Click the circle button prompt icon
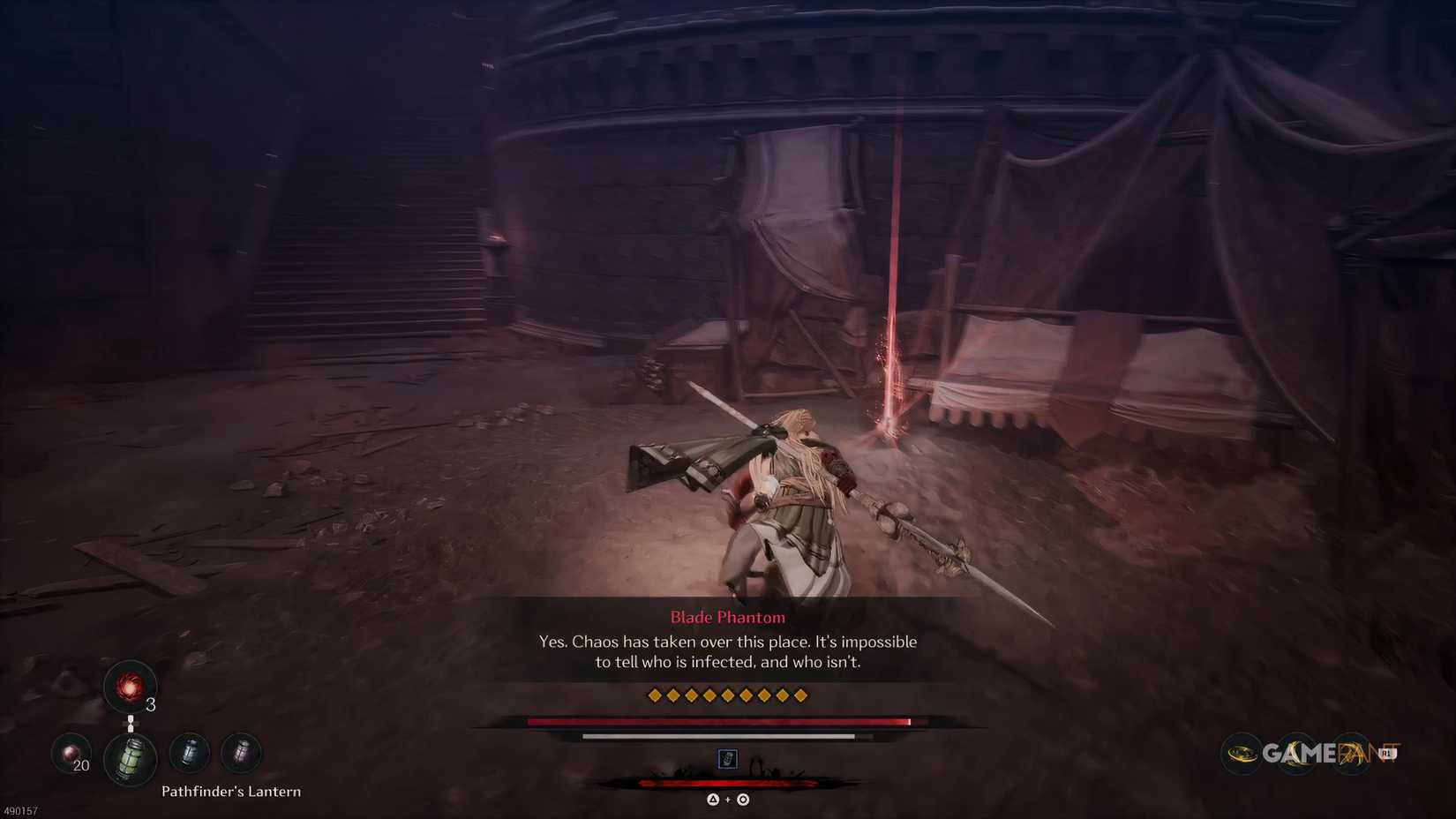Screen dimensions: 1456x819 (x=742, y=797)
